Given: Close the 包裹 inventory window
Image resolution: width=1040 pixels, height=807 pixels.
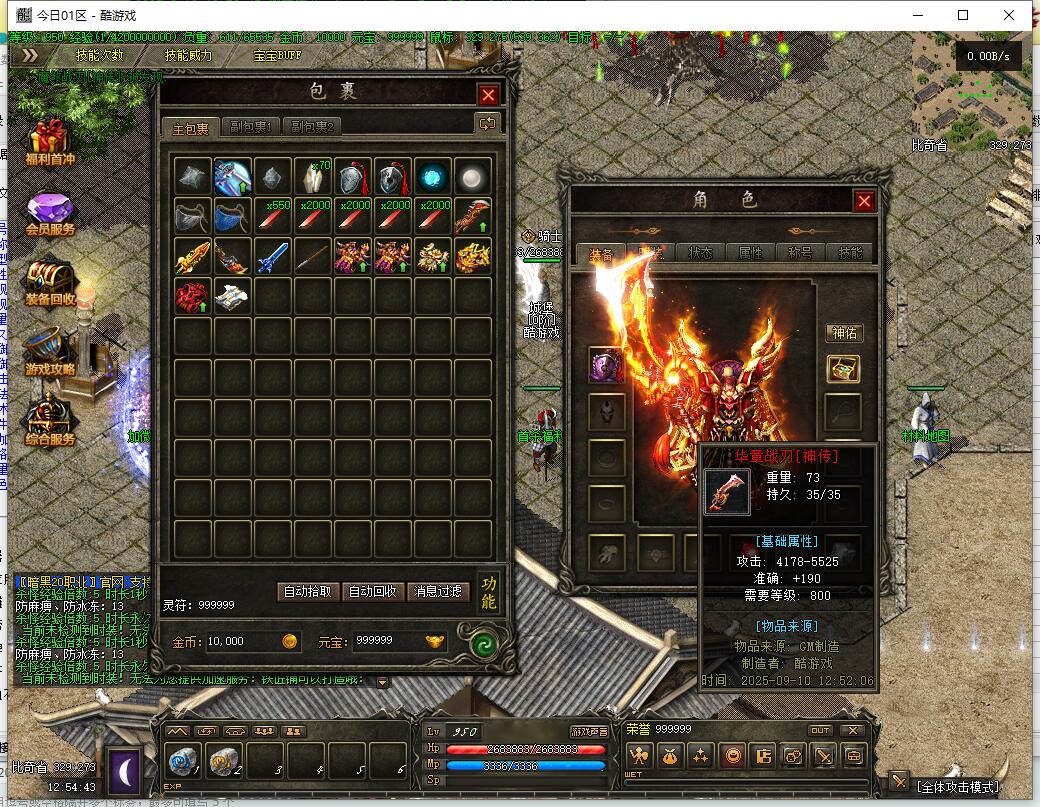Looking at the screenshot, I should pos(488,95).
